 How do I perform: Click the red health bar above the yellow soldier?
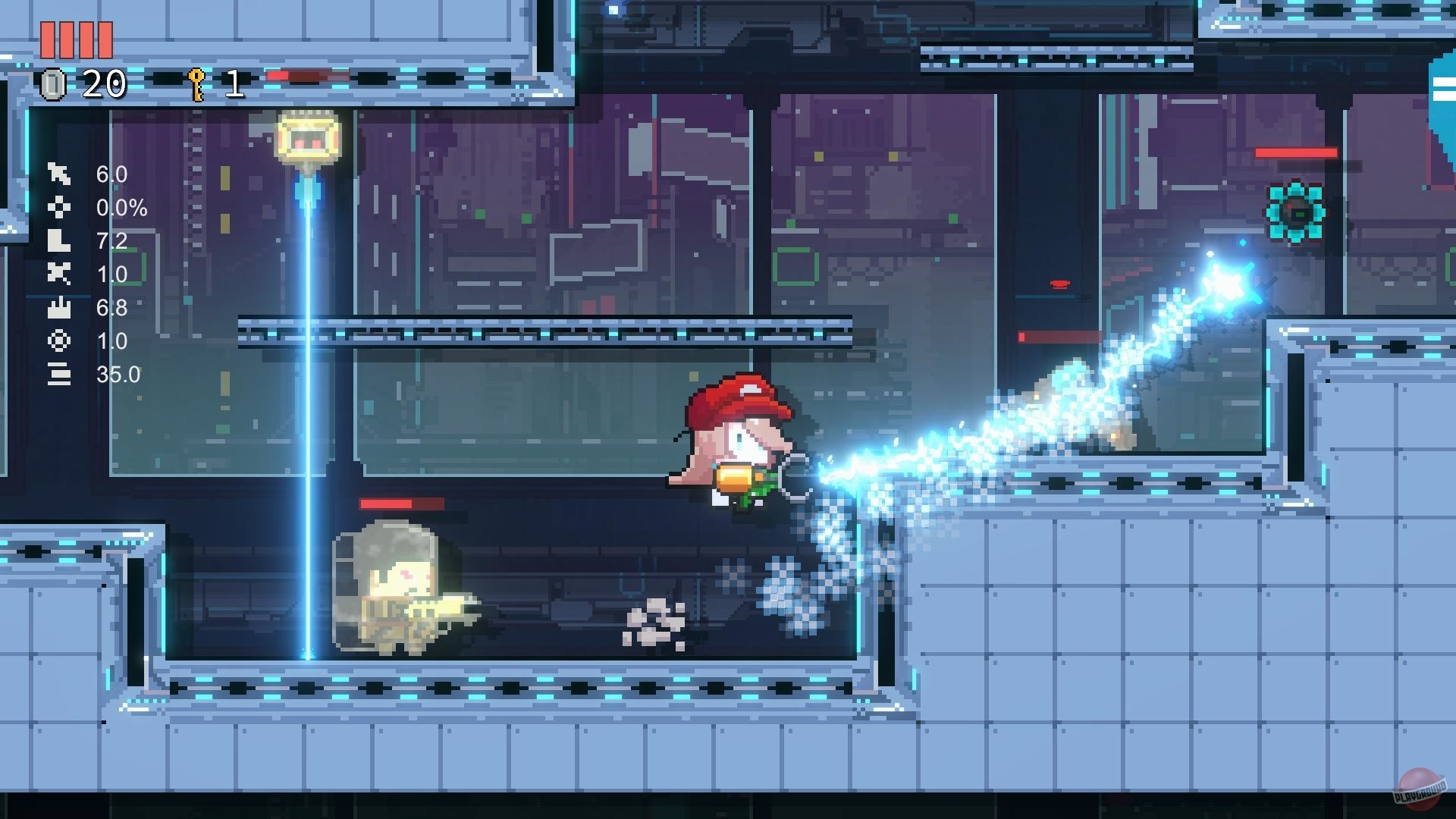point(402,501)
